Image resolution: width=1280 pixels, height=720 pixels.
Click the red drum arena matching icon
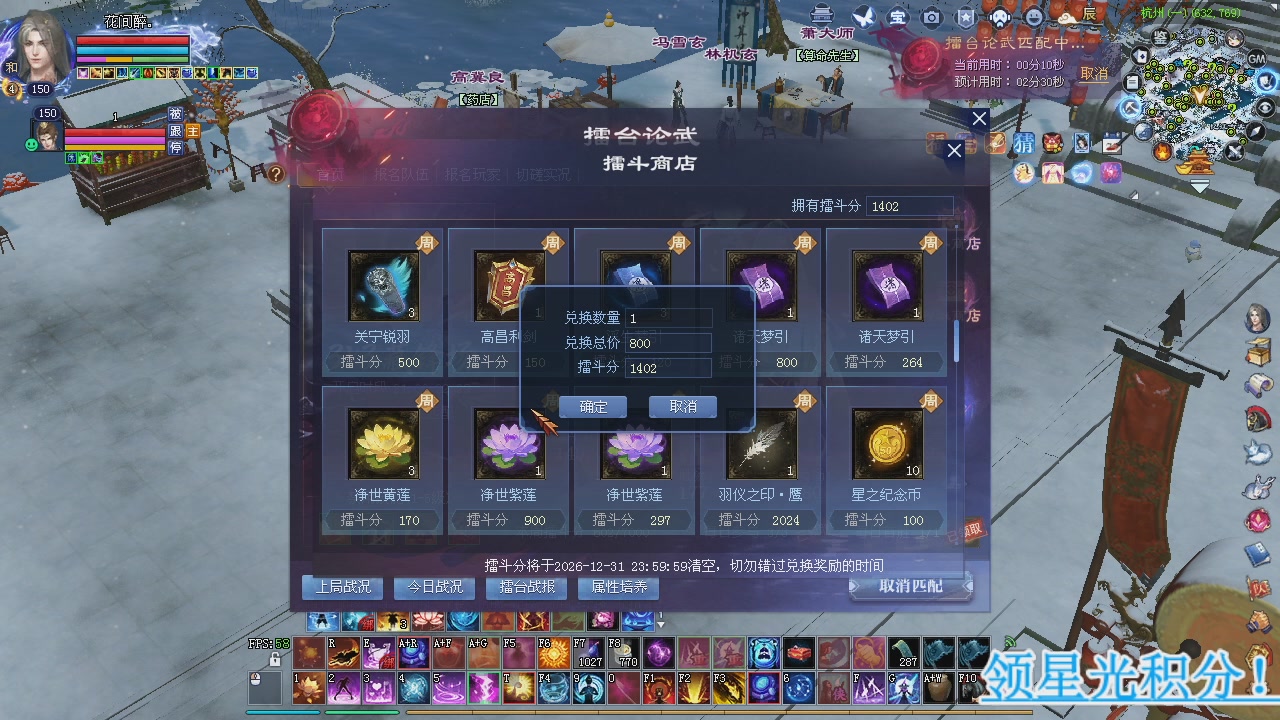pos(919,58)
